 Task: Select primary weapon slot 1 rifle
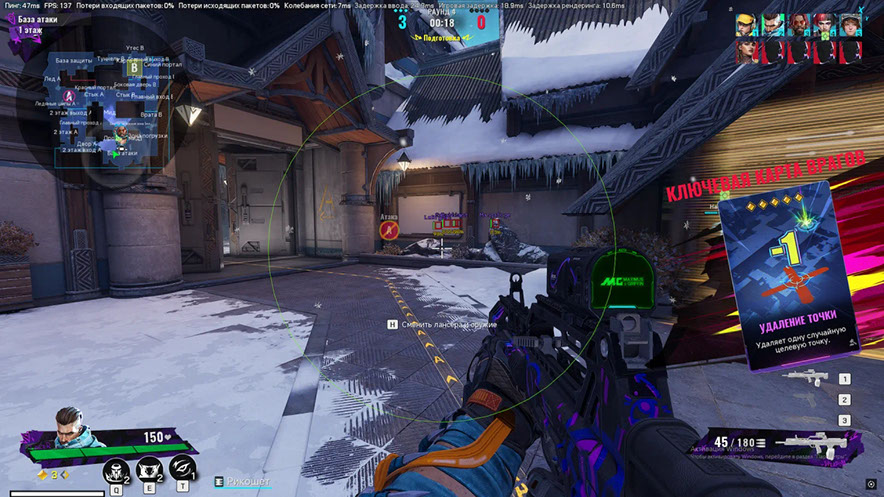806,377
